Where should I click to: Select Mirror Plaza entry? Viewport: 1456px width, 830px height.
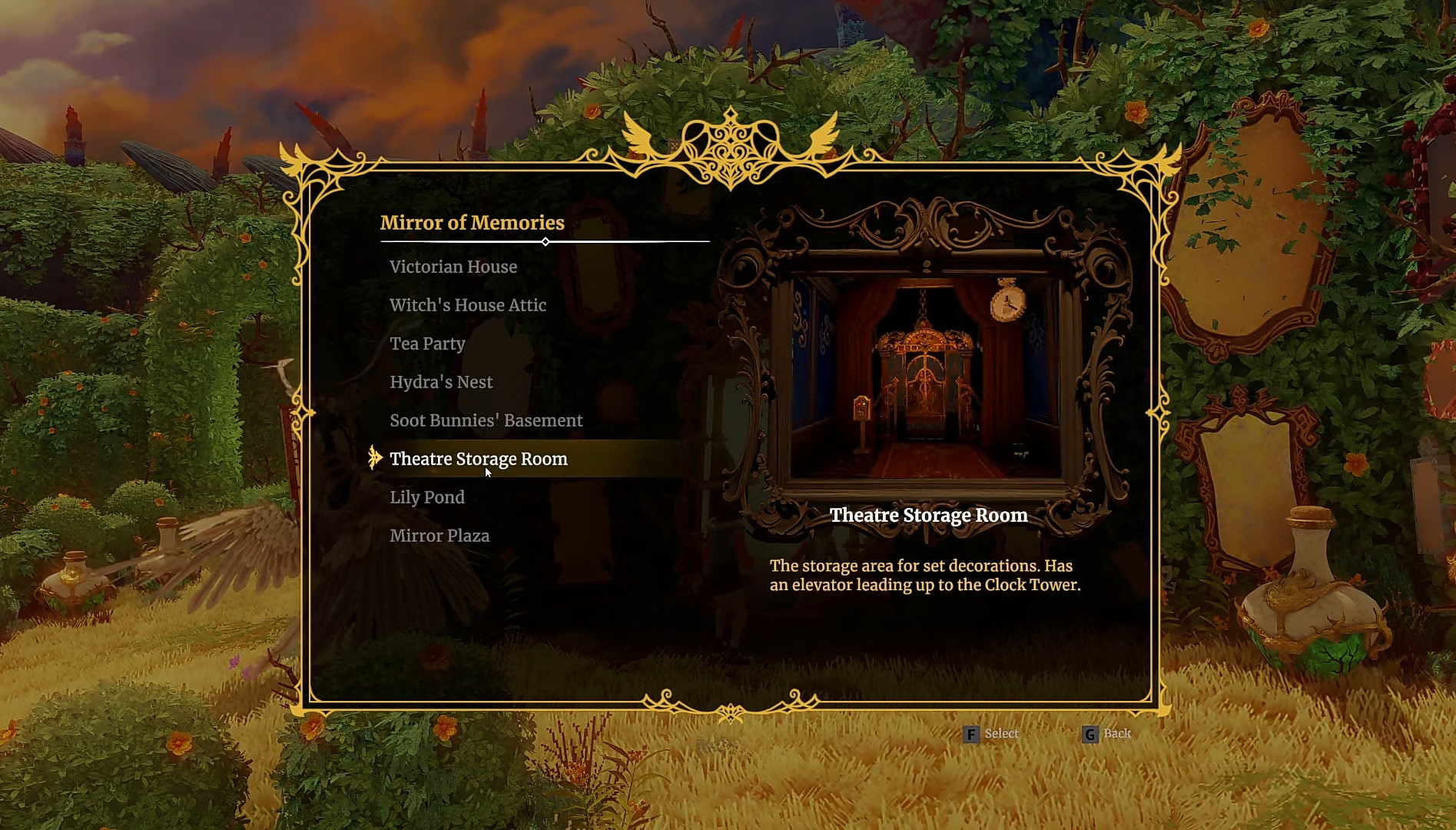[x=439, y=536]
